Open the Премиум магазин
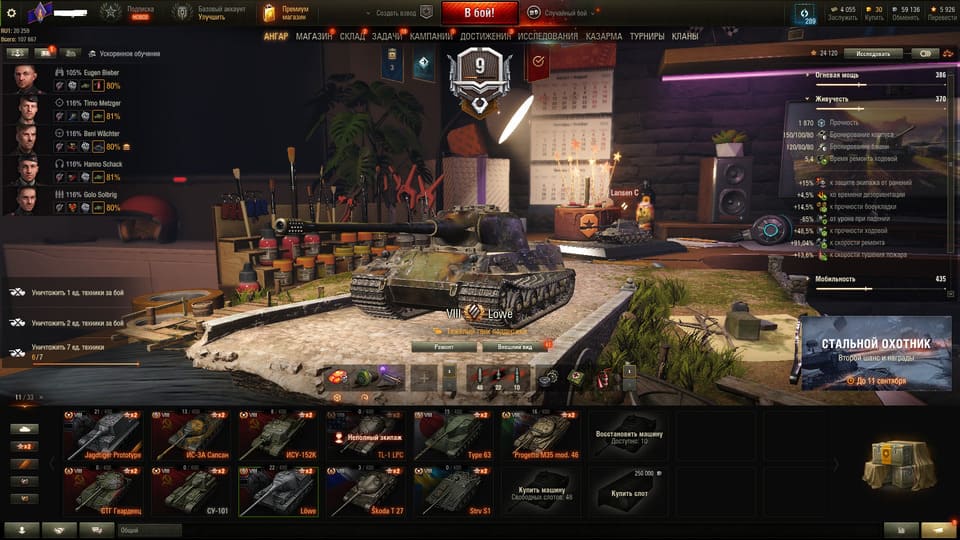 pos(285,13)
